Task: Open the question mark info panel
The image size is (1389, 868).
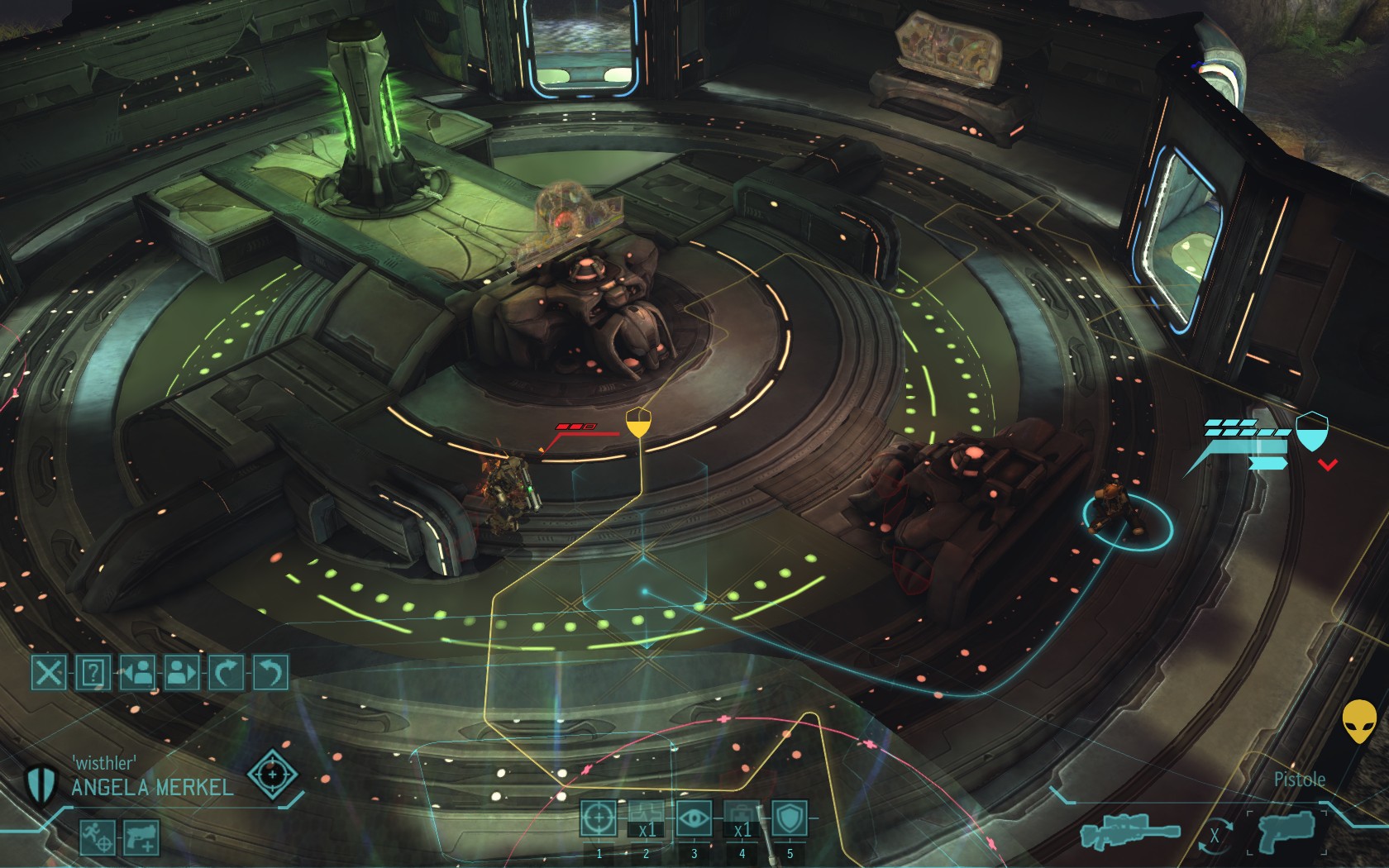Action: pyautogui.click(x=93, y=673)
